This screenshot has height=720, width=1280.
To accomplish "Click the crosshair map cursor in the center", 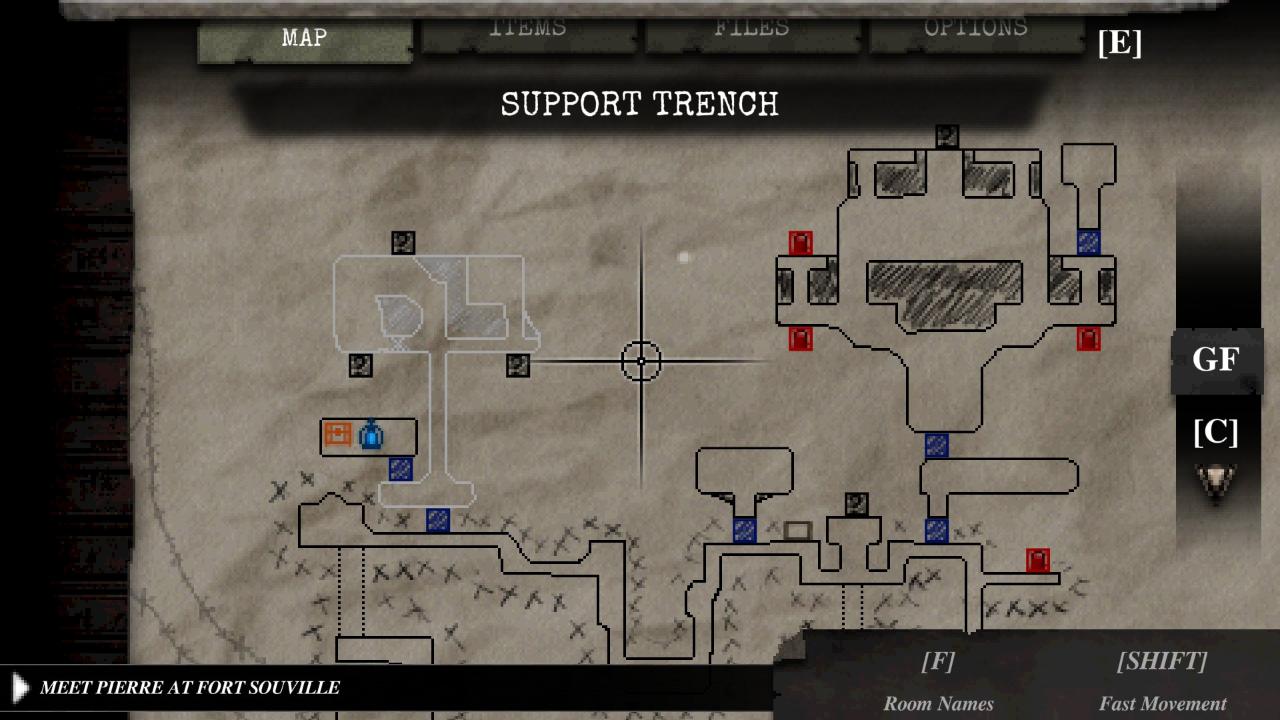I will [641, 361].
